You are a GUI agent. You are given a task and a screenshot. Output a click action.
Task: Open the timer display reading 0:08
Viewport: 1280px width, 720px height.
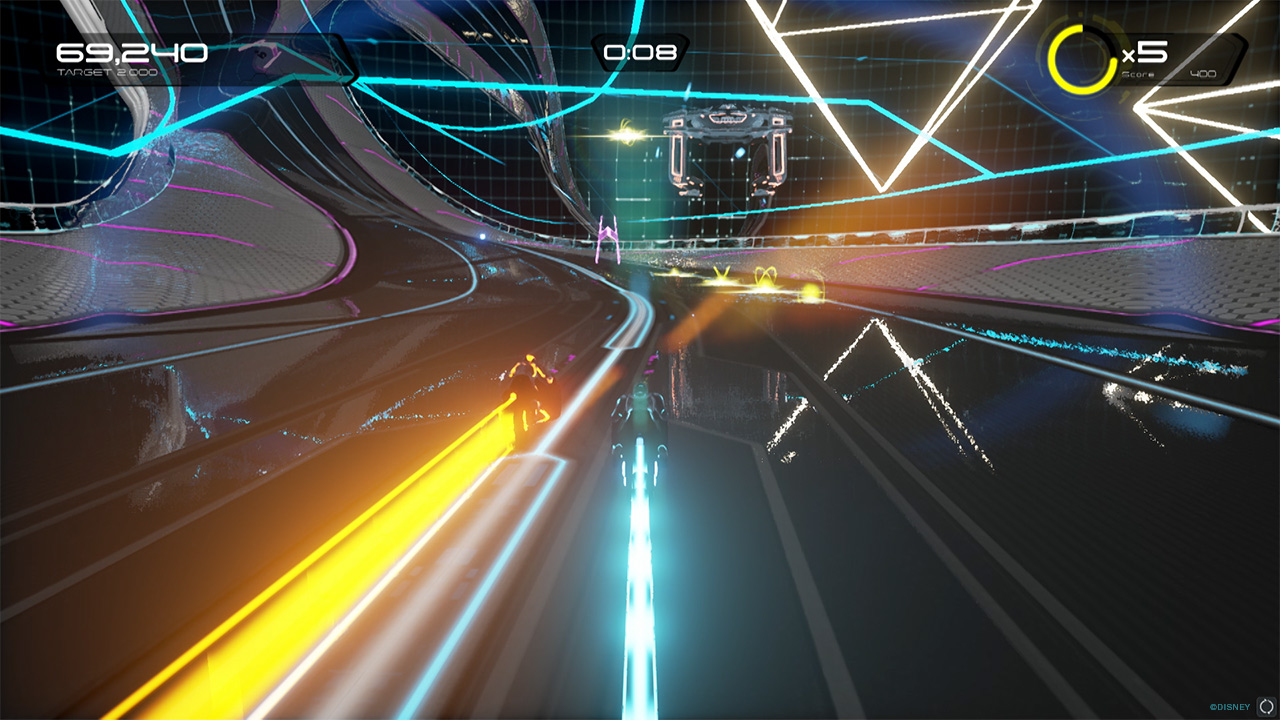tap(640, 52)
